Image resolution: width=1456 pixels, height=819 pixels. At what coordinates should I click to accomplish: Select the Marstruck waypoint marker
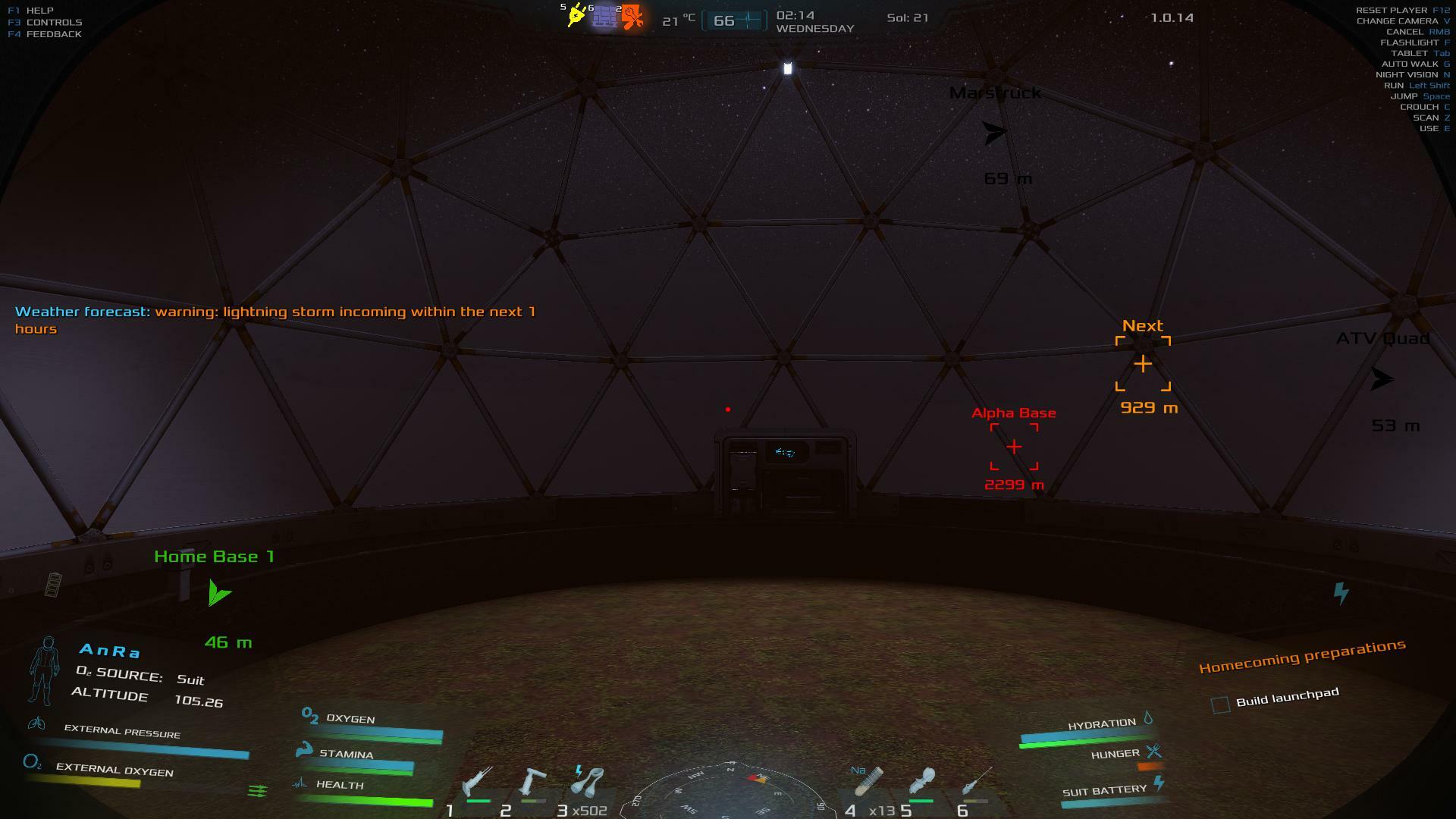(x=994, y=133)
